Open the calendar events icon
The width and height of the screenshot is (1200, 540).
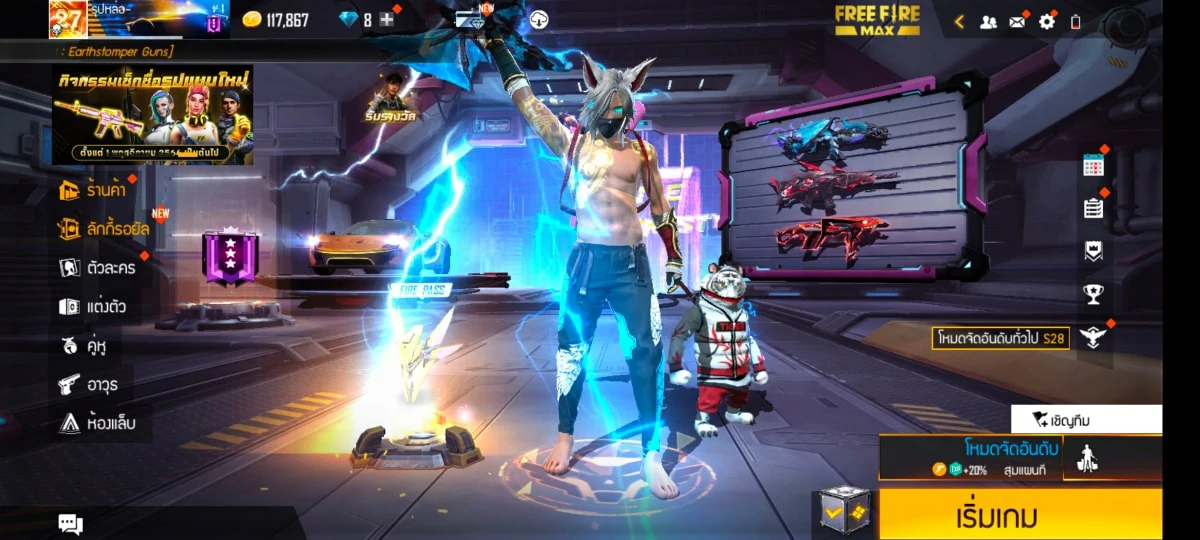[1093, 166]
